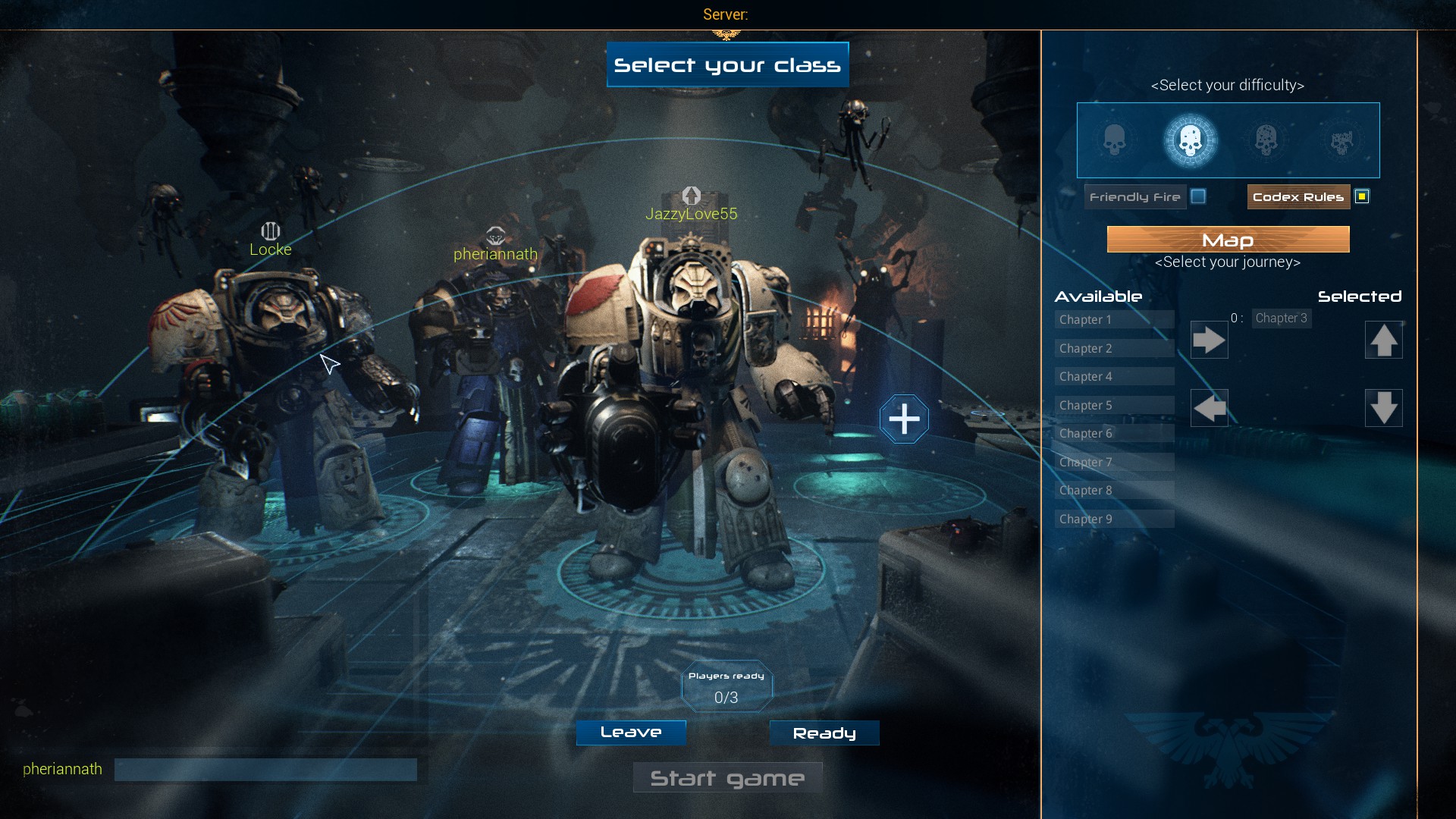Pick Chapter 4 from available chapters
The image size is (1456, 819).
[1113, 377]
